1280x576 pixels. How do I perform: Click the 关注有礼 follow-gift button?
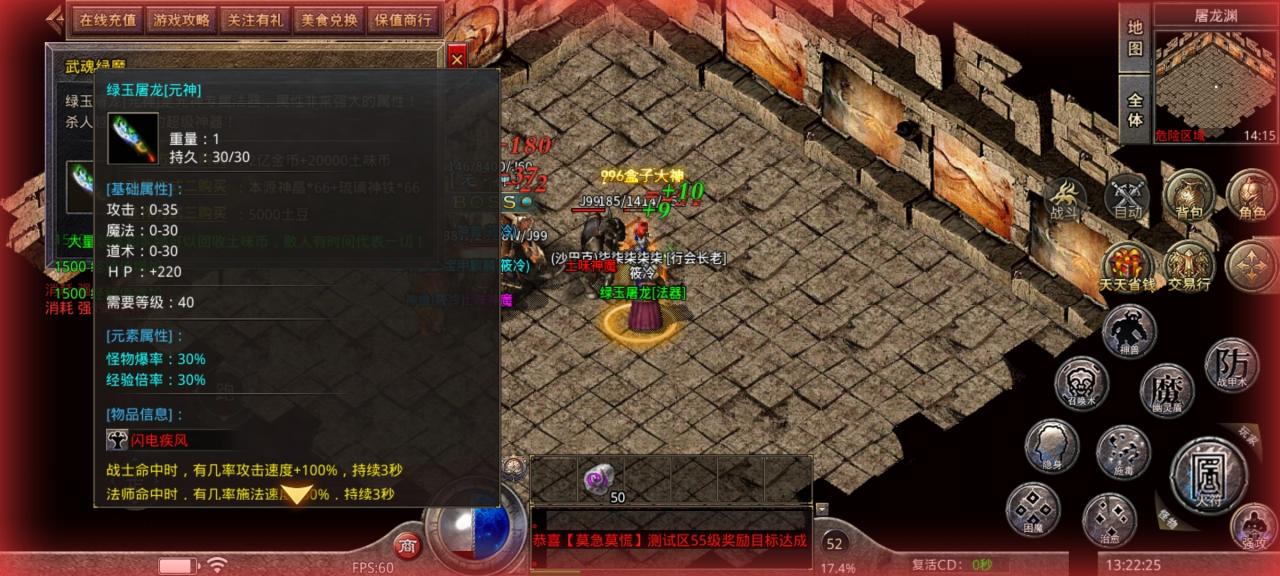tap(254, 19)
